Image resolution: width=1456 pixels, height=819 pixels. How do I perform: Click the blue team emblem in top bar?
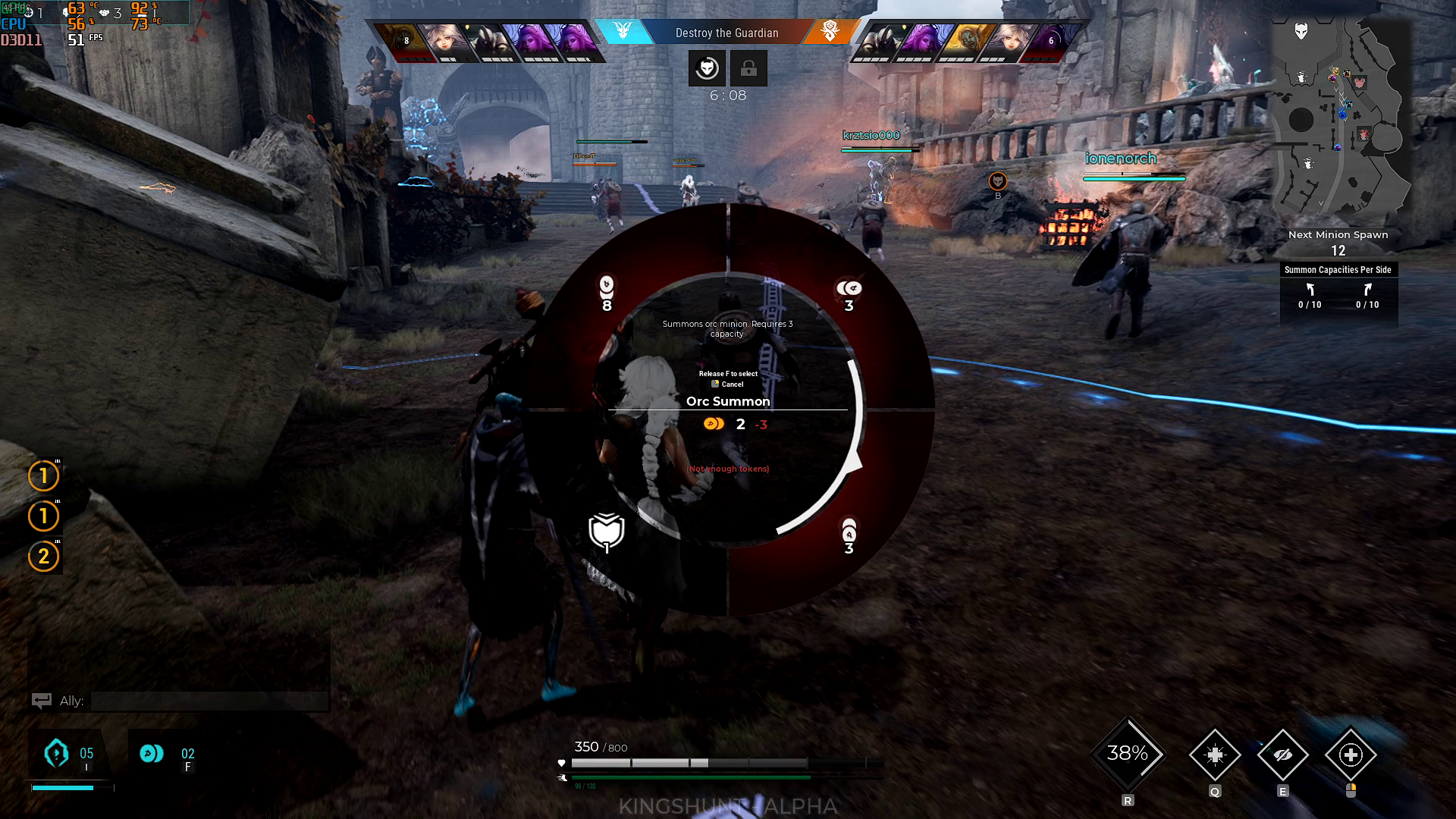[623, 31]
